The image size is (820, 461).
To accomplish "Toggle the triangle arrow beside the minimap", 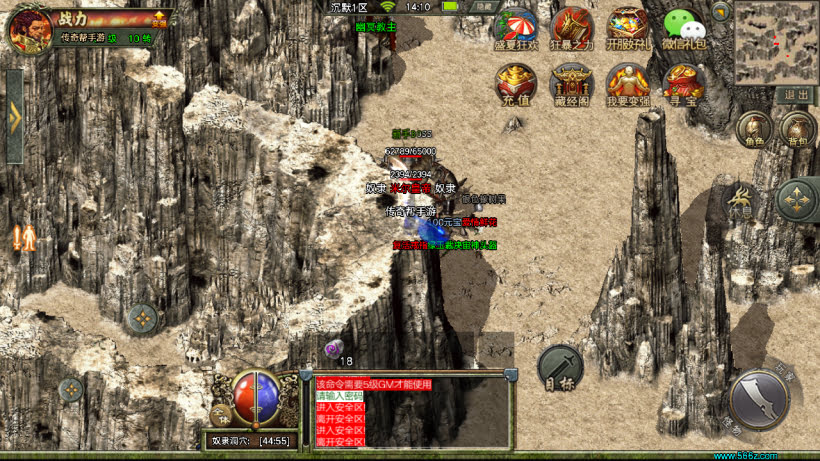I will click(720, 12).
